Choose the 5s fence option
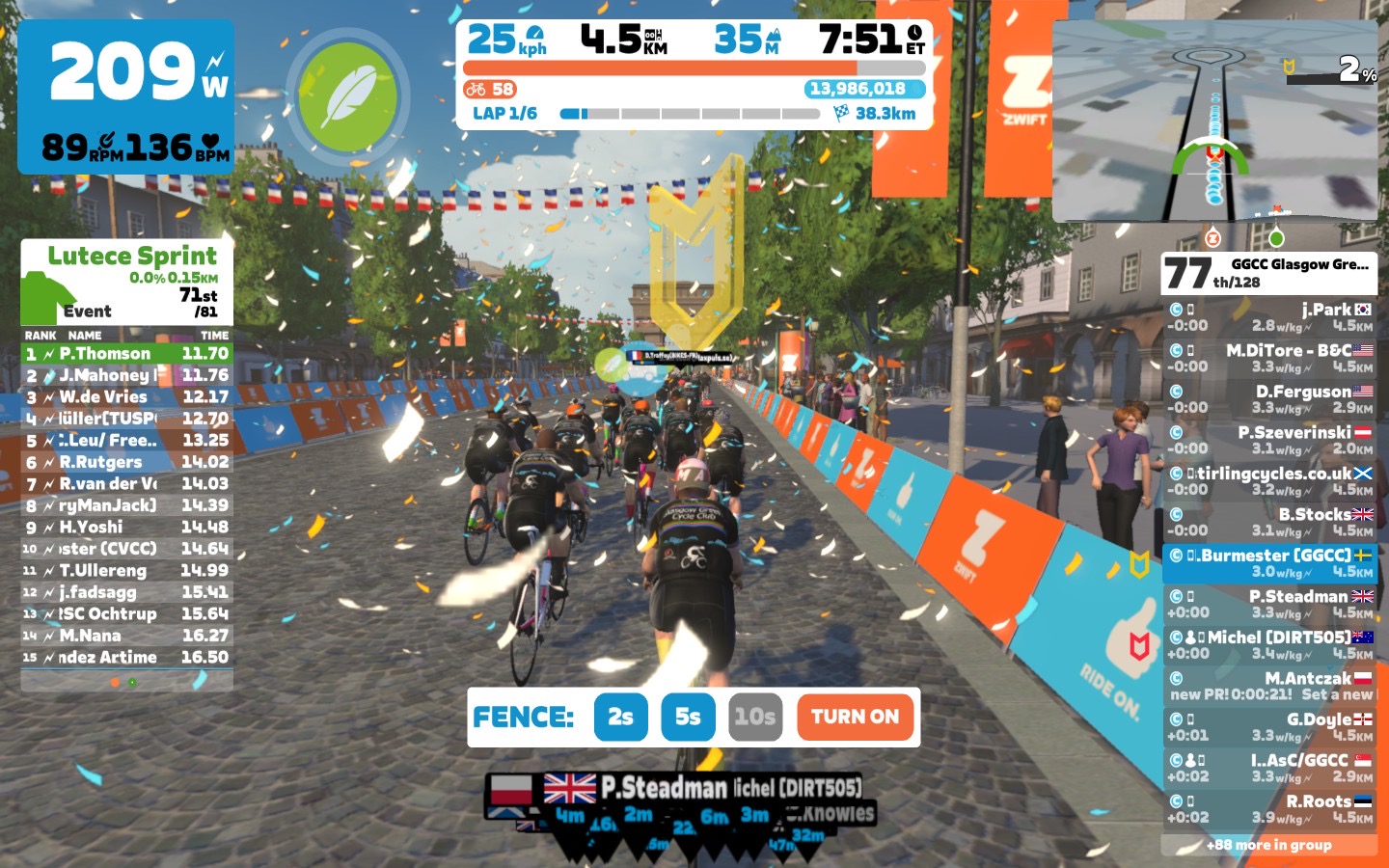 (x=688, y=717)
